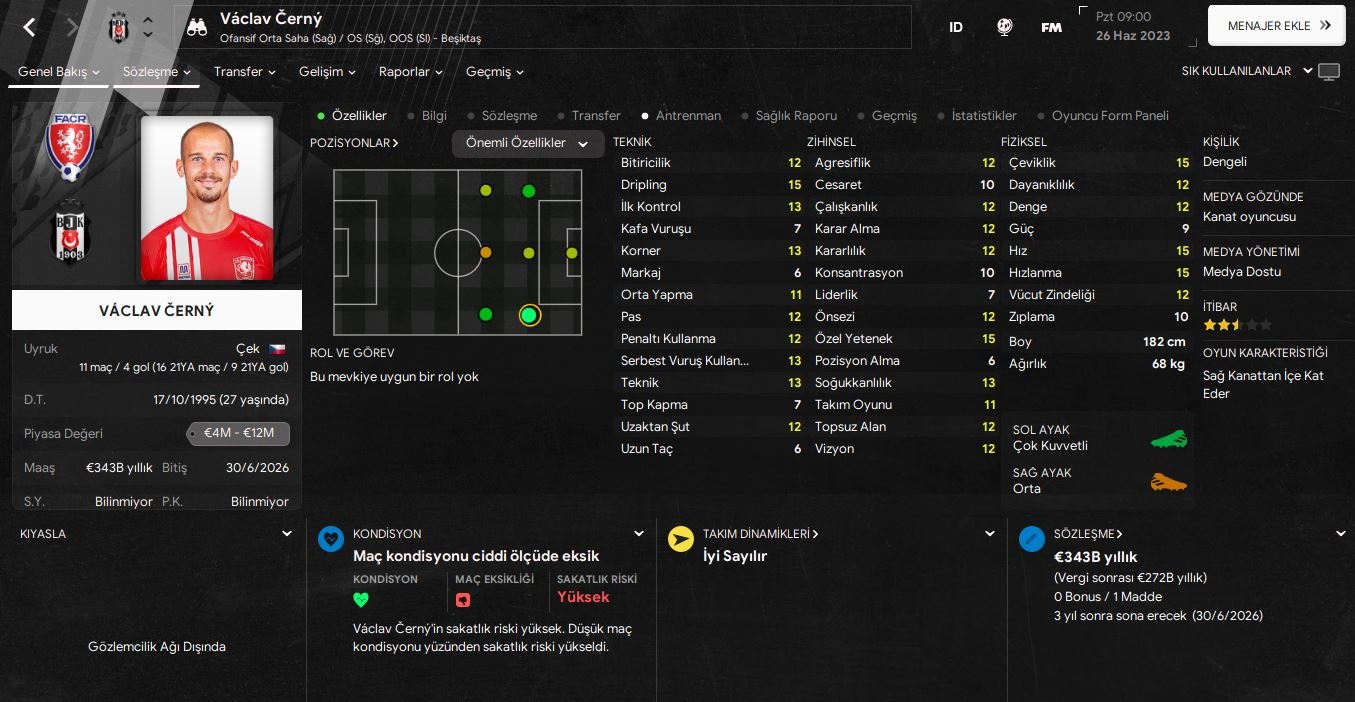Click the Piyasa Değeri value badge
This screenshot has width=1355, height=702.
(x=238, y=434)
